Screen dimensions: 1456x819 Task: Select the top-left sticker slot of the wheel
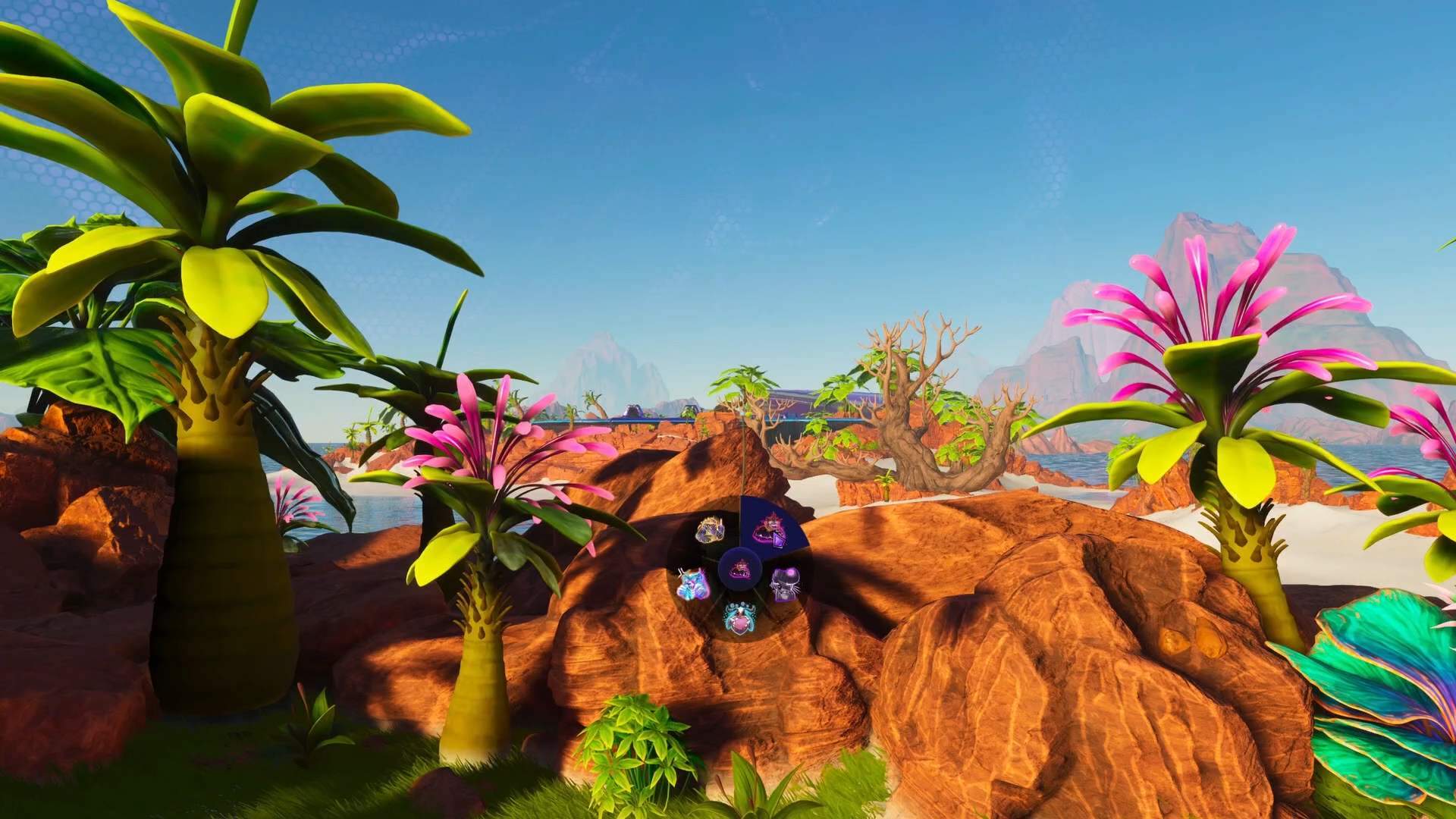(x=710, y=529)
